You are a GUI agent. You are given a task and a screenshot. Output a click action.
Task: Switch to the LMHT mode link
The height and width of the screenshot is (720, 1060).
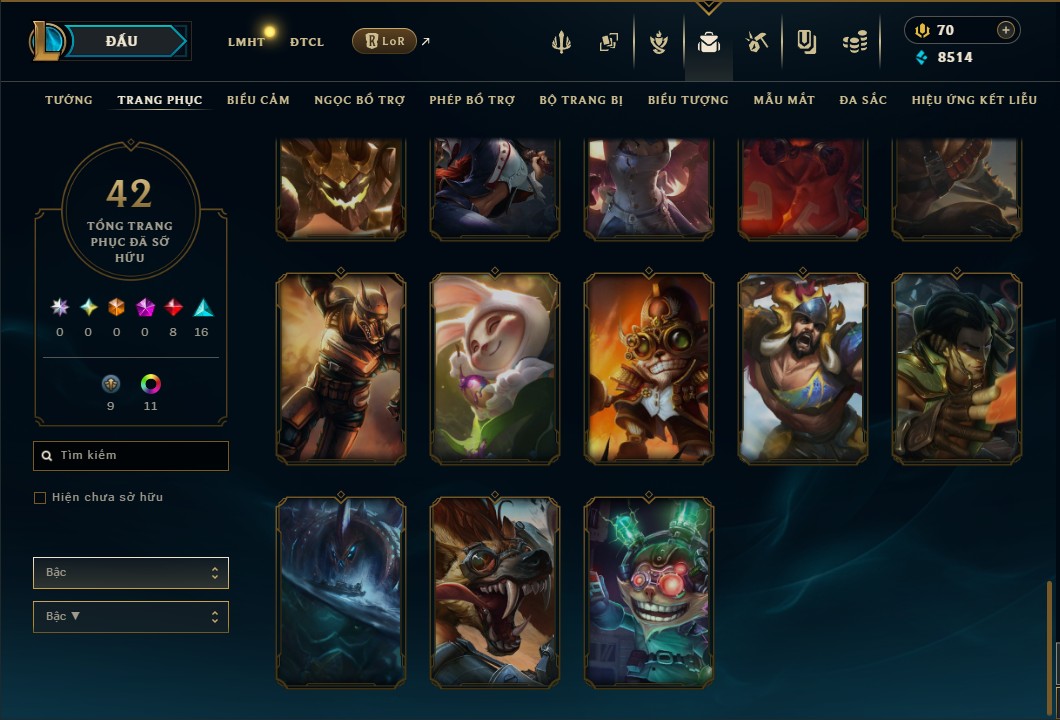(x=246, y=42)
